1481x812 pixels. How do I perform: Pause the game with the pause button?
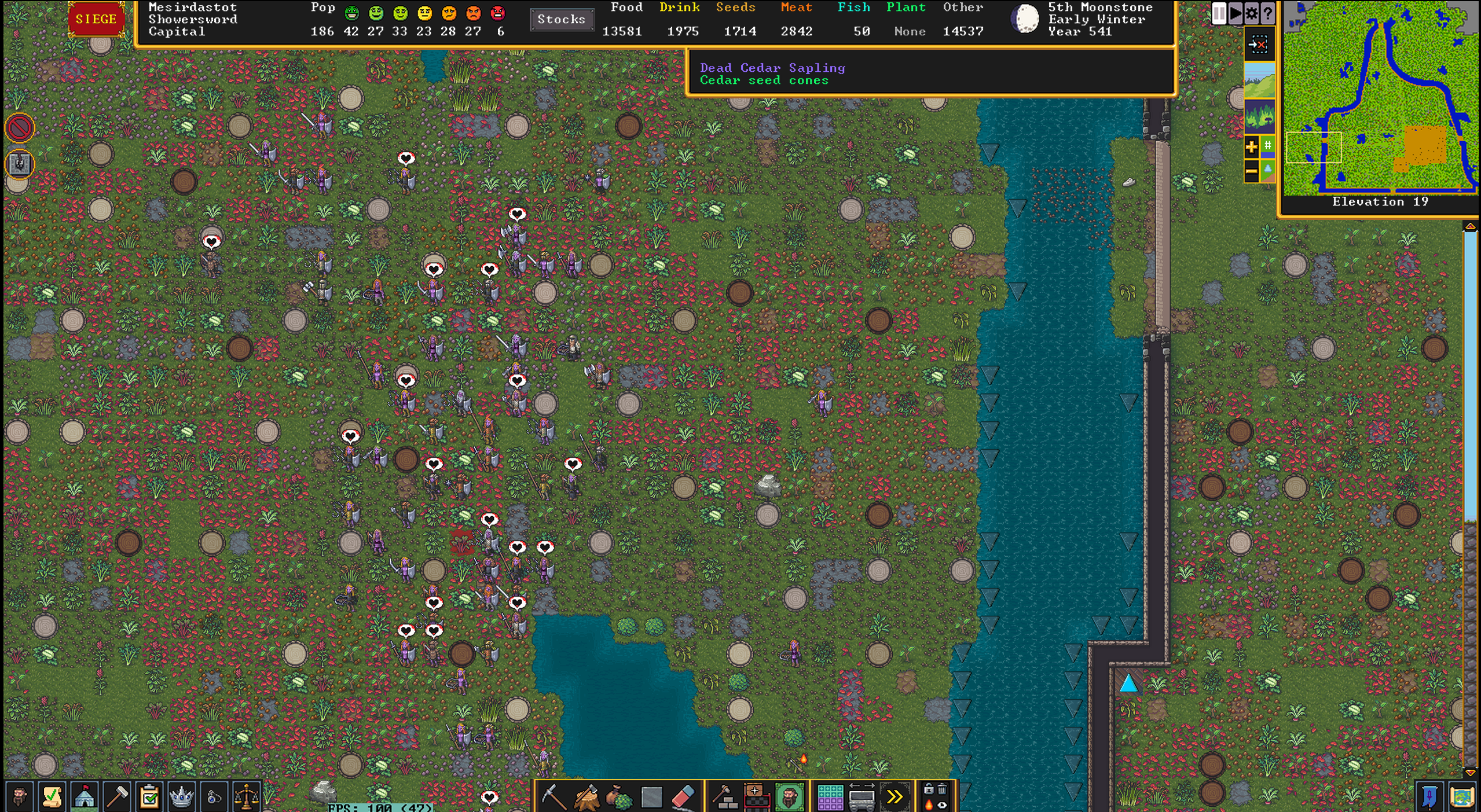(x=1219, y=13)
